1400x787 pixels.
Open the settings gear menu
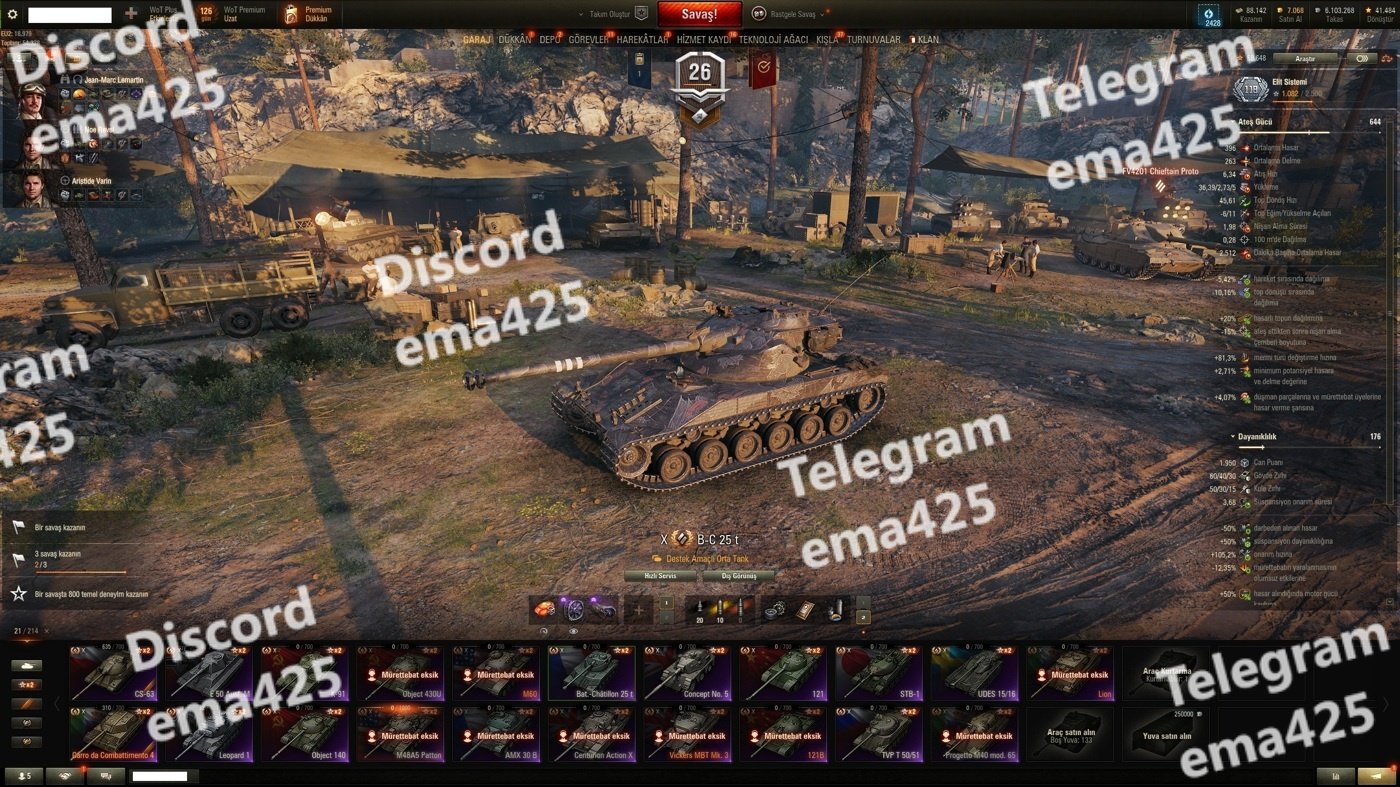pyautogui.click(x=13, y=14)
